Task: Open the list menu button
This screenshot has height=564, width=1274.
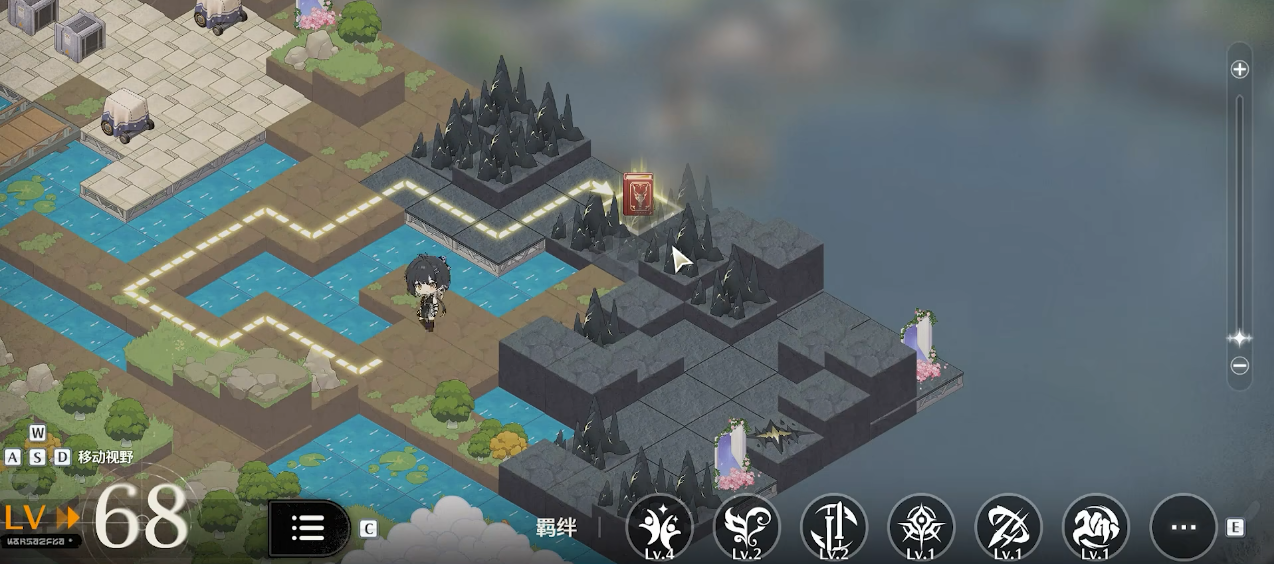Action: click(308, 528)
